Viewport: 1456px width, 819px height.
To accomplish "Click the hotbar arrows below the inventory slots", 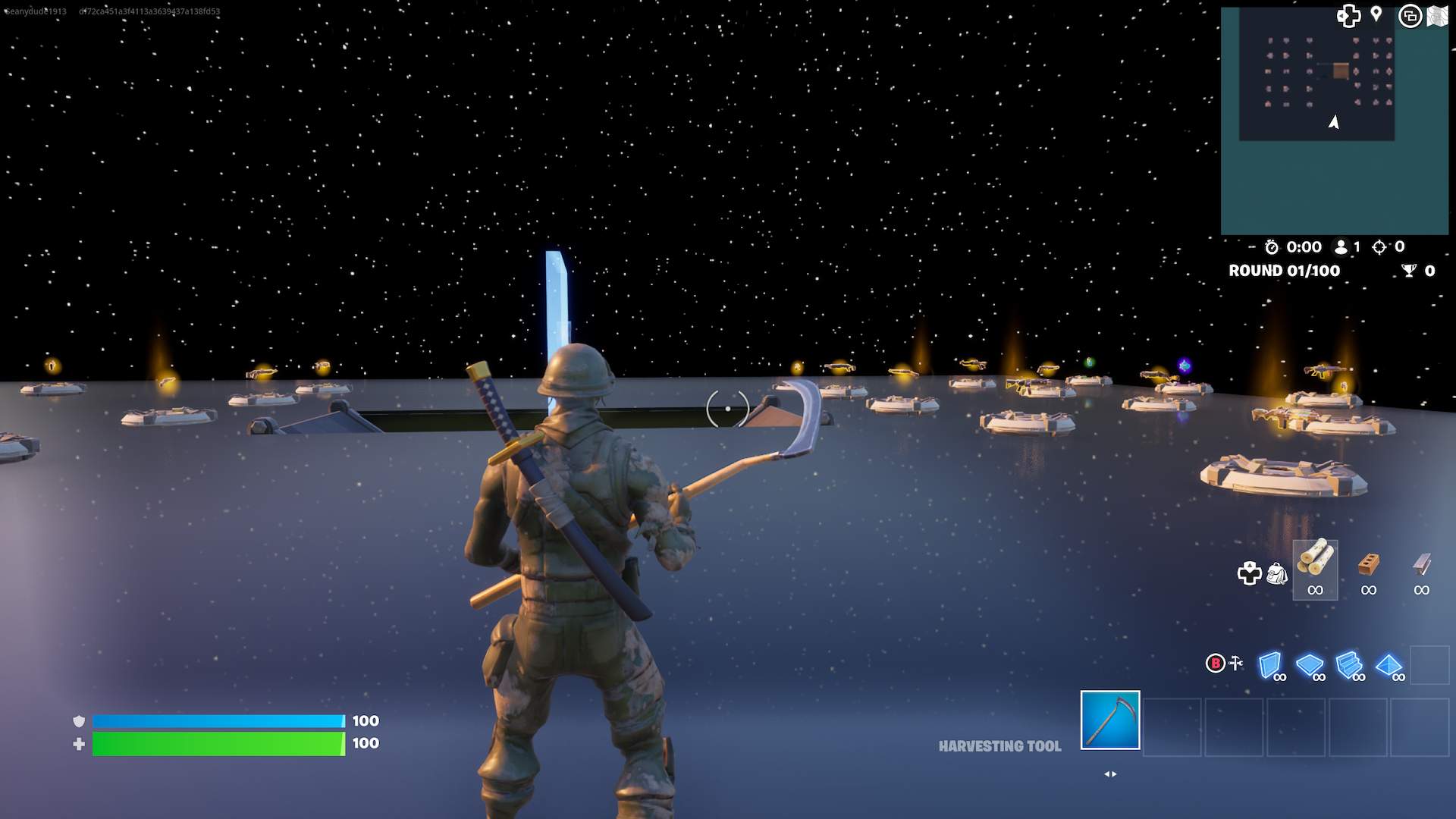I will (x=1110, y=773).
